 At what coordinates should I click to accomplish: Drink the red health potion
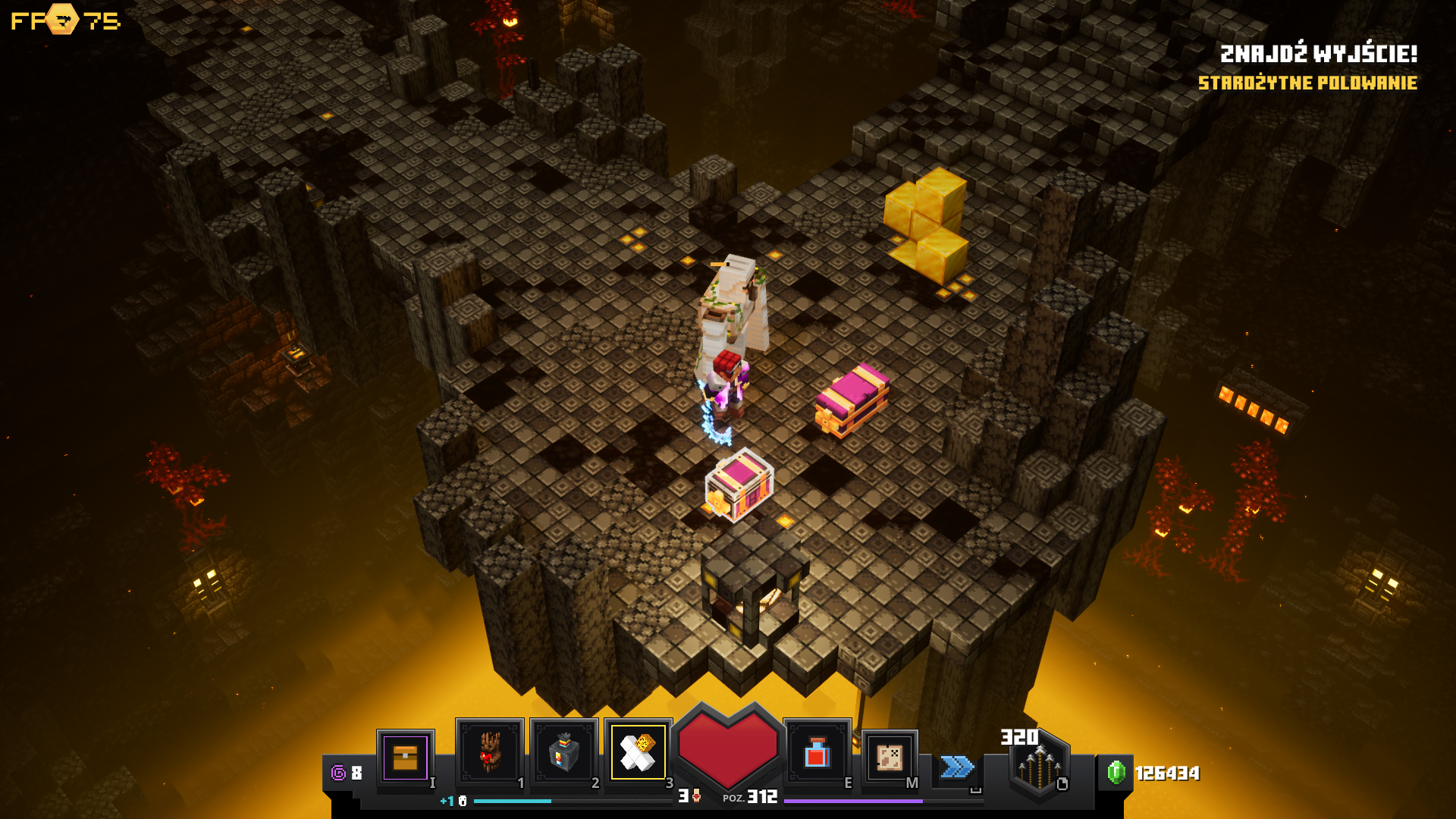pos(817,753)
